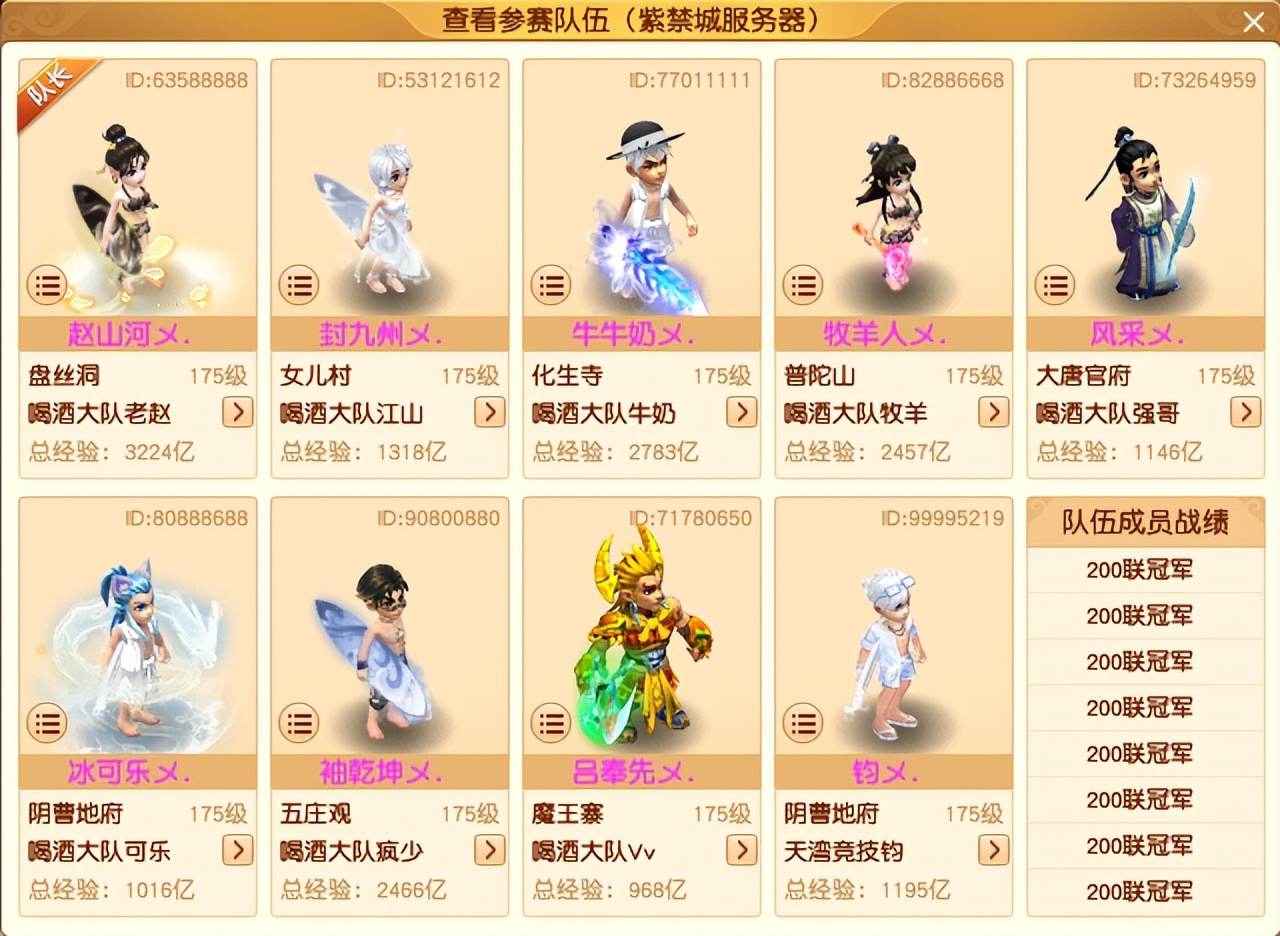Screen dimensions: 1280x936
Task: Expand team info for 喝酒大队老赵
Action: [237, 413]
